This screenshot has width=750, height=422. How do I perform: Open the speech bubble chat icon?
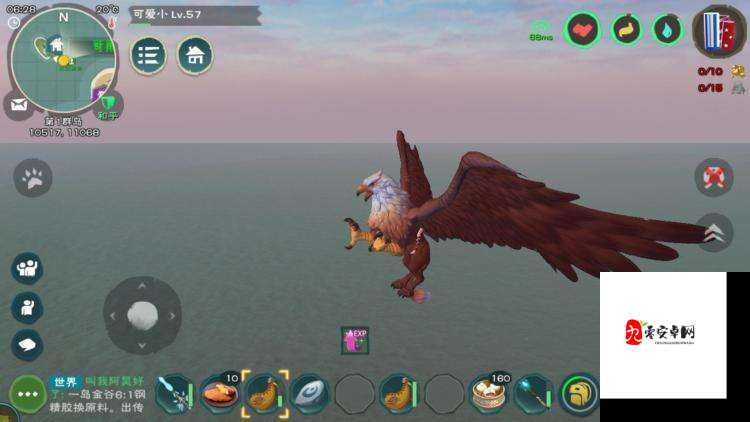(x=27, y=344)
